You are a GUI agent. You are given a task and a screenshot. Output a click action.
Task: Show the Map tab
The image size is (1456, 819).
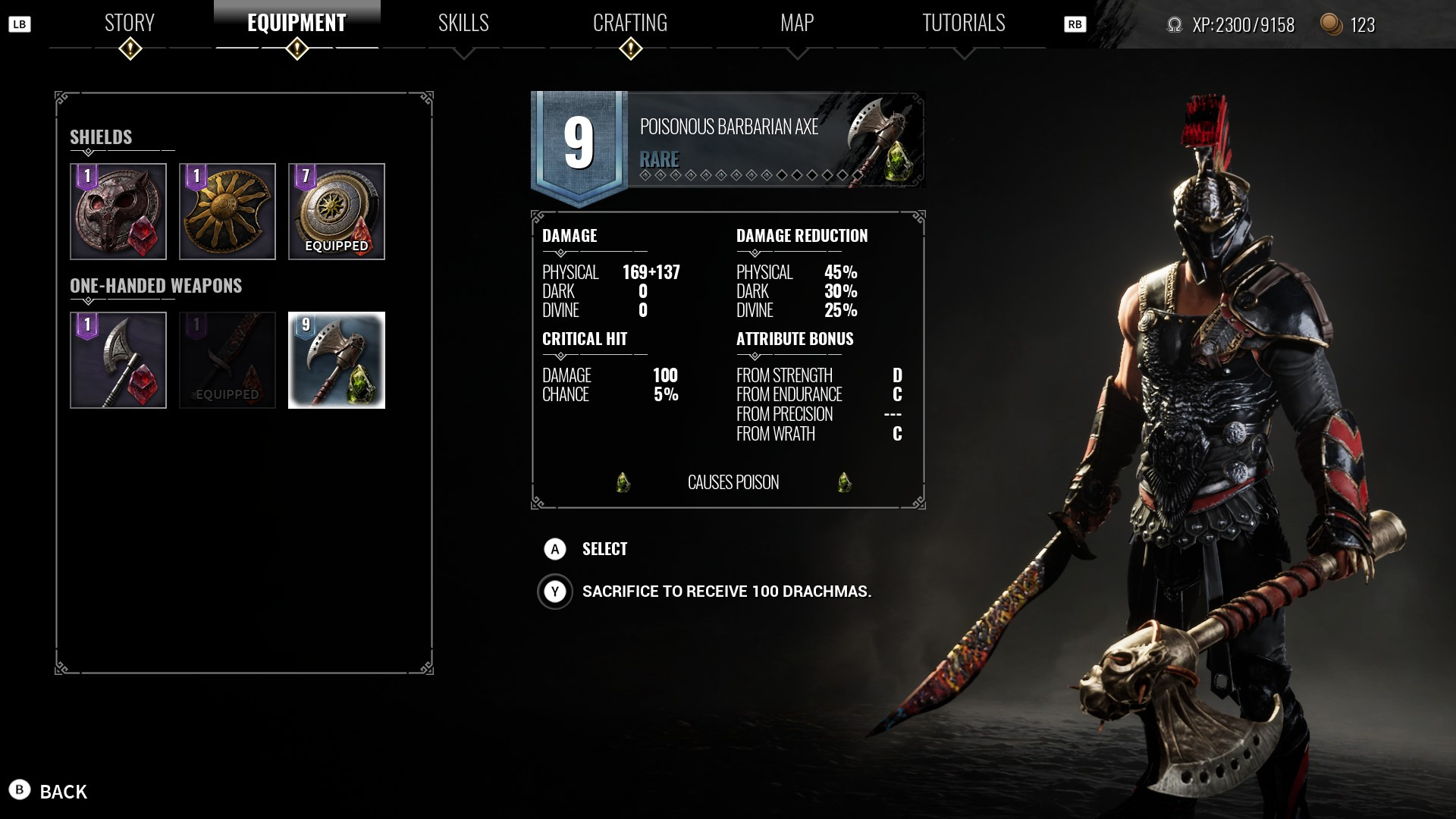pyautogui.click(x=797, y=24)
